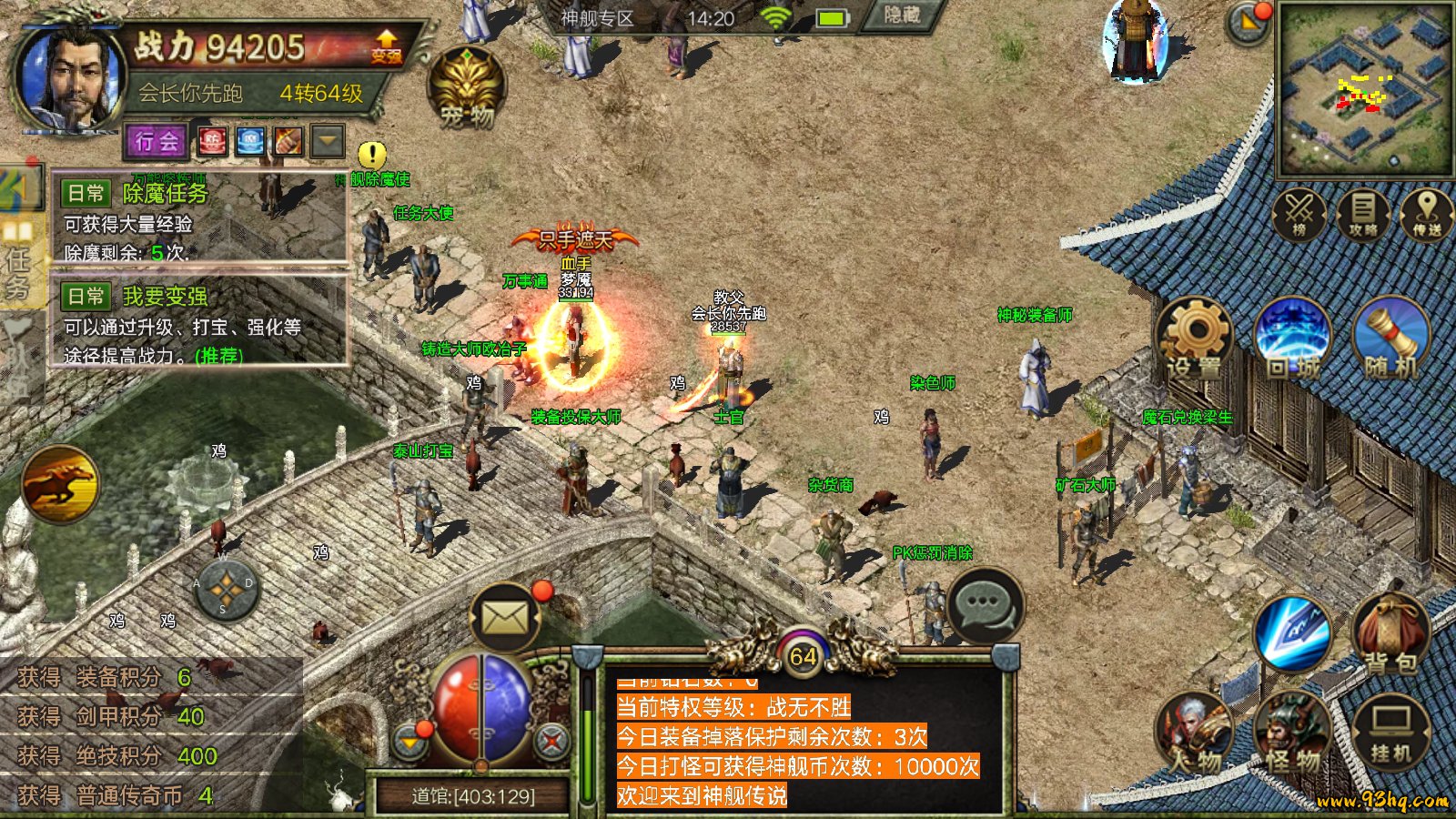Open the 行会 guild button
1456x819 pixels.
pos(156,141)
